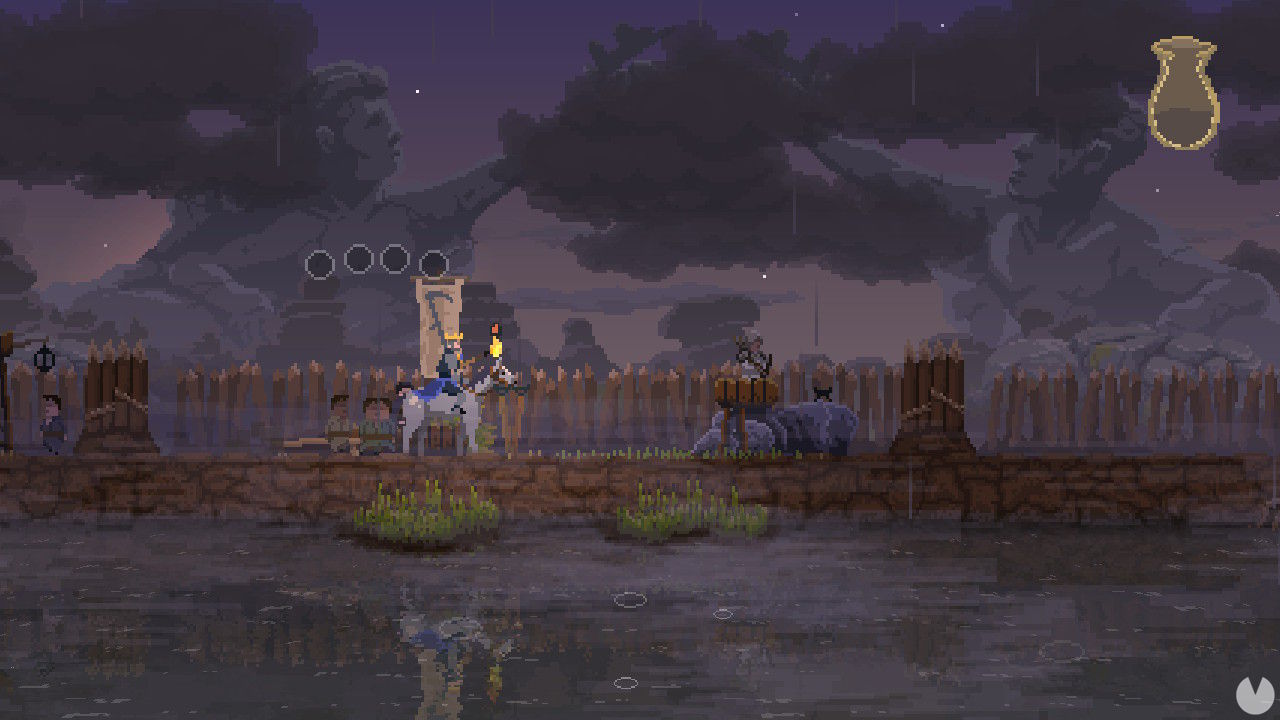The height and width of the screenshot is (720, 1280).
Task: Click the third circular gem slot
Action: pos(395,256)
